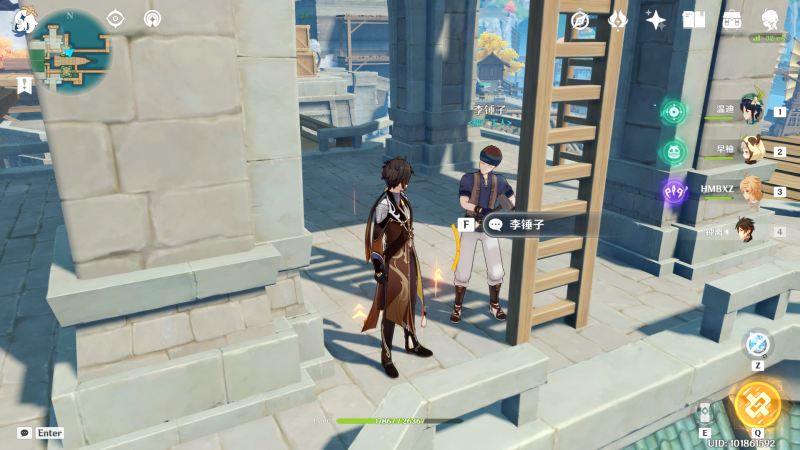
Task: Activate the Elemental Skill icon
Action: point(705,415)
